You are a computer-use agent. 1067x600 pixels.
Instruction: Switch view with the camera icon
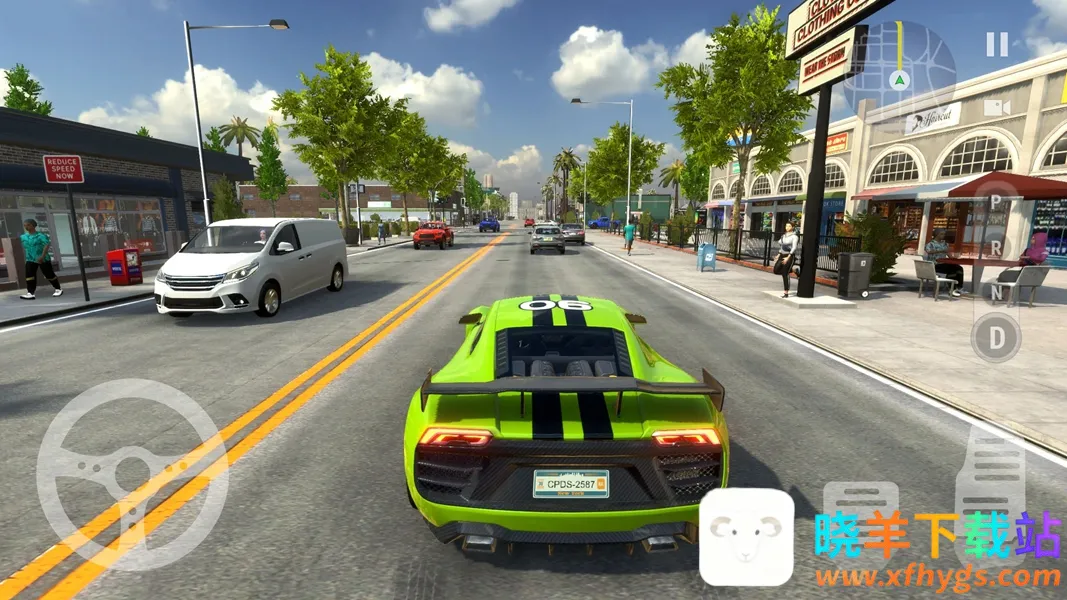pyautogui.click(x=996, y=107)
